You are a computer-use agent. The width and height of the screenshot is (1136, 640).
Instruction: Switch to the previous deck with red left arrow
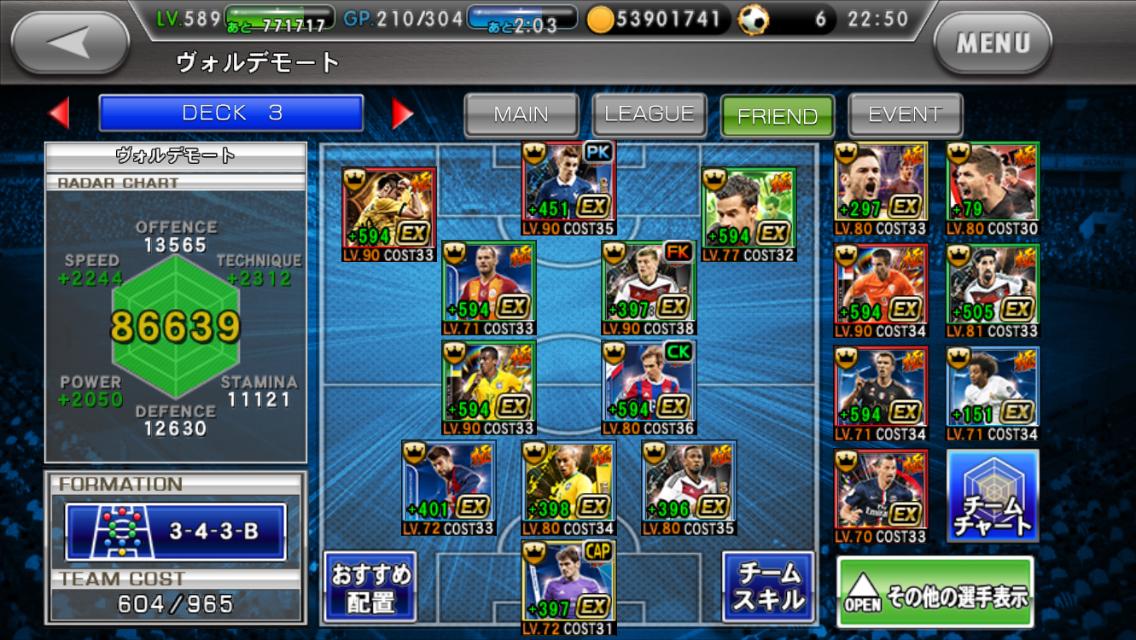pyautogui.click(x=60, y=113)
